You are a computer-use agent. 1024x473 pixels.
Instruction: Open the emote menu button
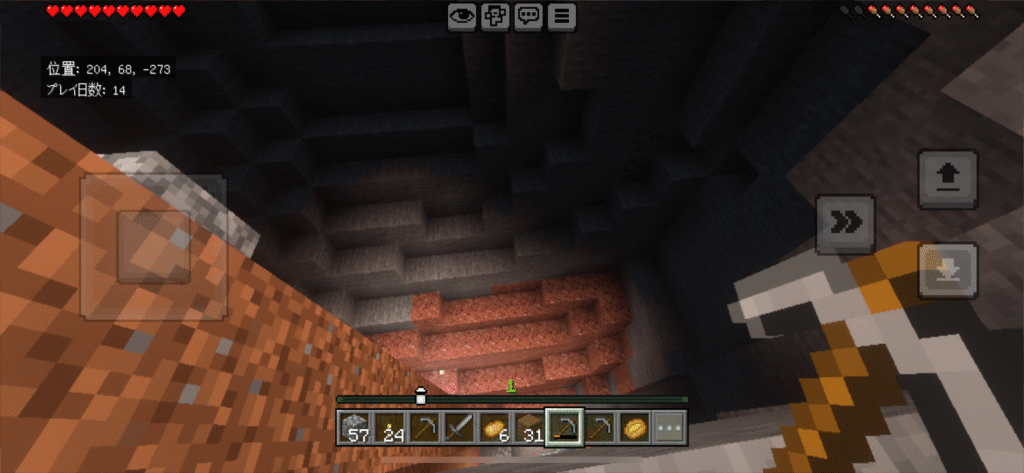click(495, 16)
